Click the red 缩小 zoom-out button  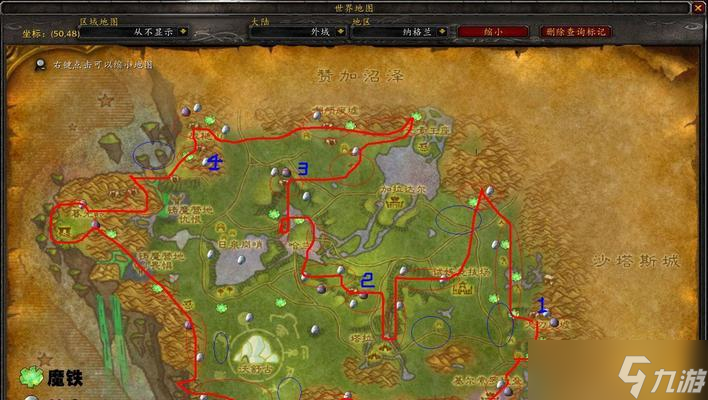[493, 31]
